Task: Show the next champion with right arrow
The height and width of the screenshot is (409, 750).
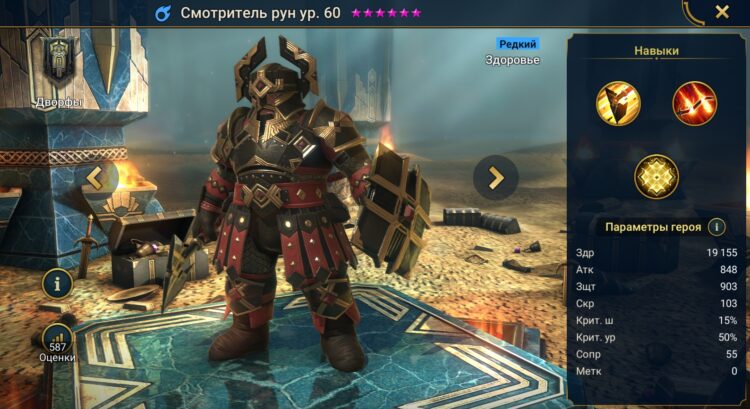Action: [x=495, y=177]
